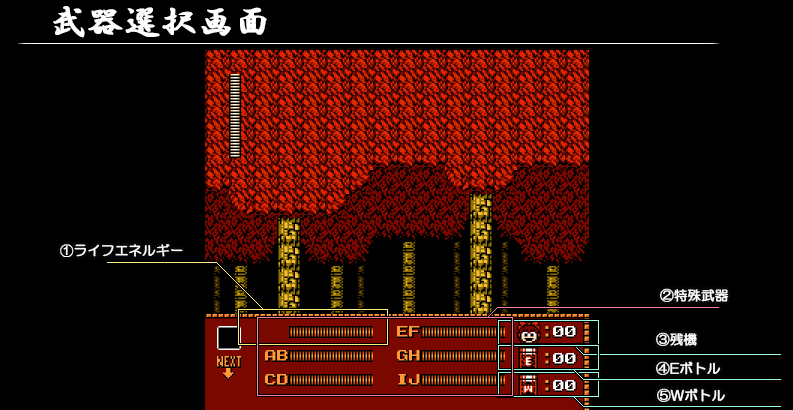Use the W bottle item
793x410 pixels.
(529, 384)
